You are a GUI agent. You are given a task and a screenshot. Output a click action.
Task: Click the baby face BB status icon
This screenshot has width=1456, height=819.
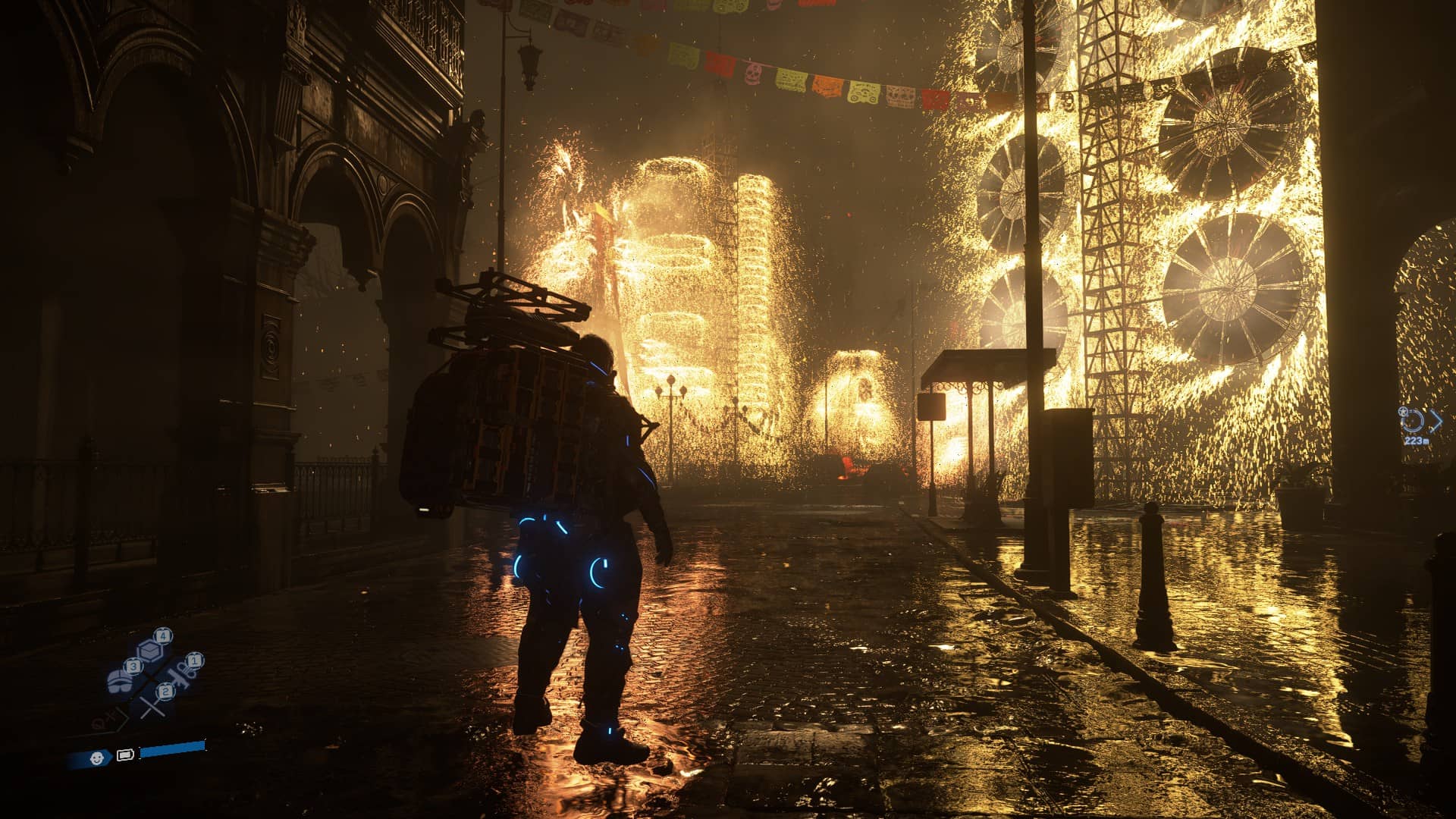[96, 757]
